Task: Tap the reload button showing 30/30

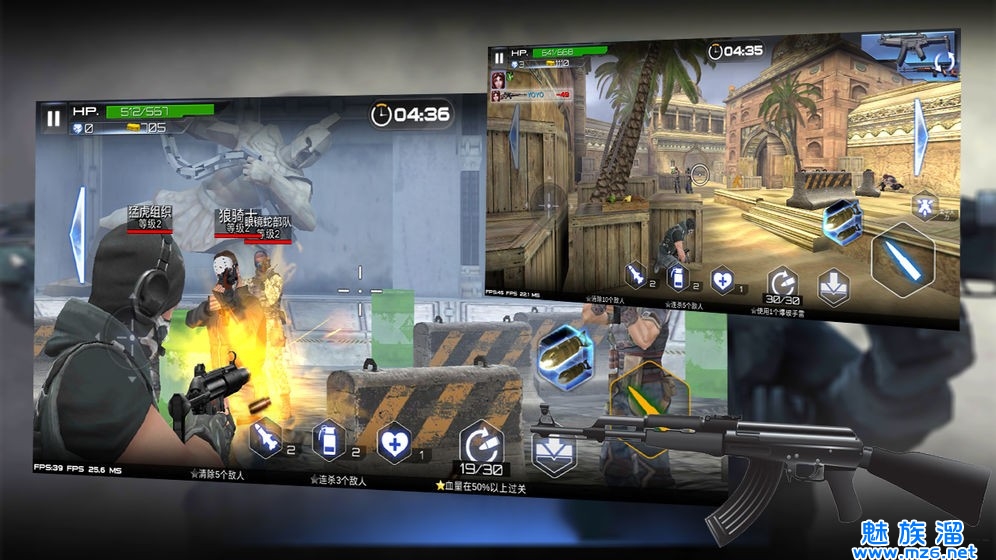Action: coord(781,285)
